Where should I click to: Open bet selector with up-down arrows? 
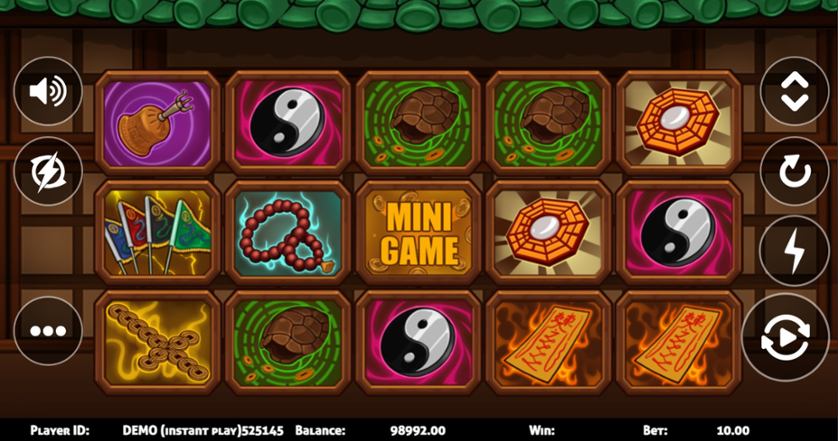tap(794, 92)
